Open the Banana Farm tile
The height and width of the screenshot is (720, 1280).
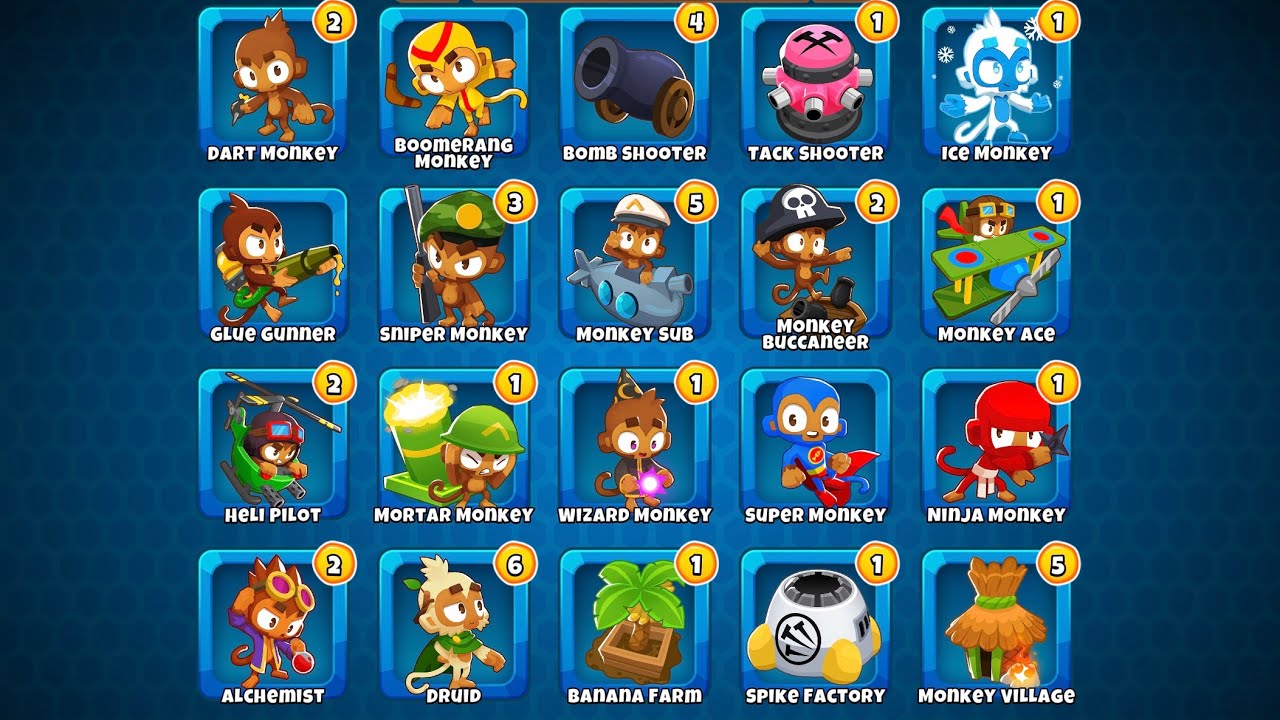point(634,625)
